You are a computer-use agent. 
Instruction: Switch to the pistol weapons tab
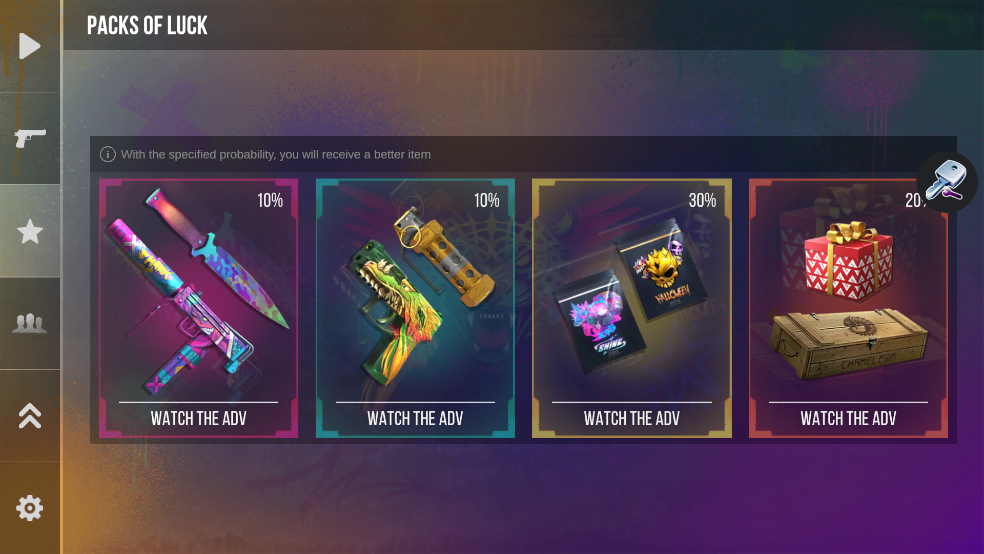(x=30, y=137)
